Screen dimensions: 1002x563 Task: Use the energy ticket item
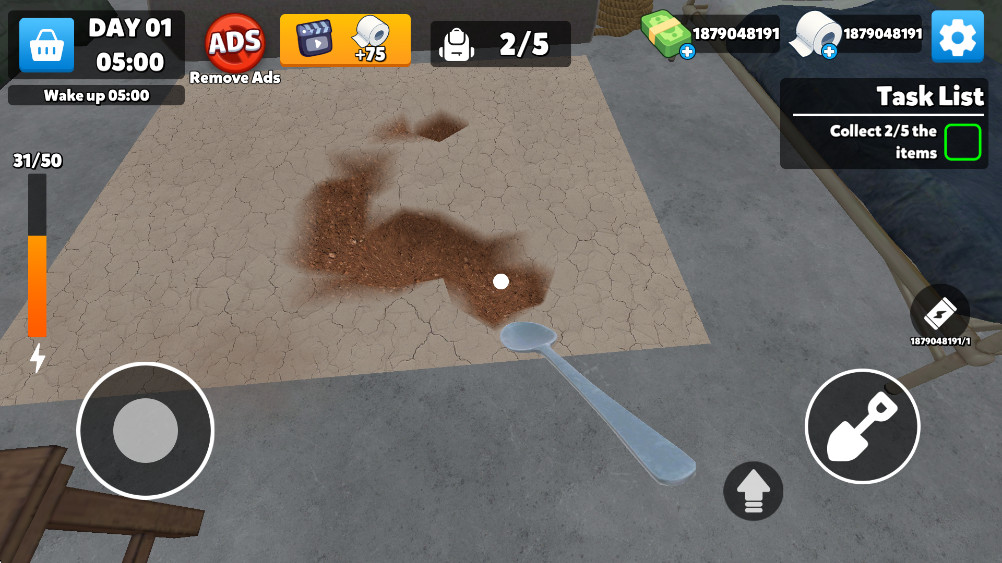pos(940,314)
